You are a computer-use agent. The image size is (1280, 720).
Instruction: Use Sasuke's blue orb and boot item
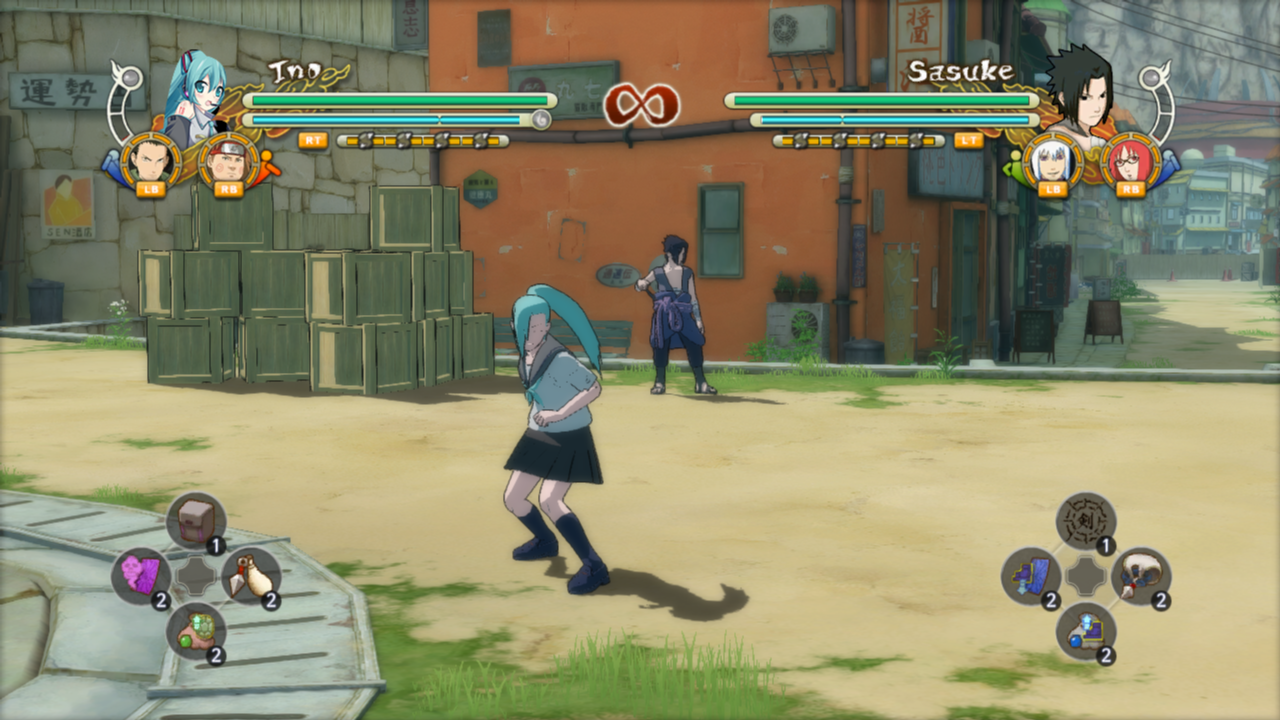tap(1086, 631)
